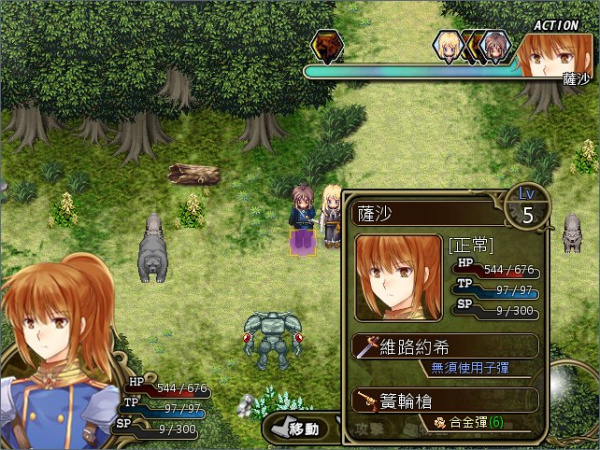Click the brown-haired character turn-order icon
The image size is (600, 450).
click(495, 45)
